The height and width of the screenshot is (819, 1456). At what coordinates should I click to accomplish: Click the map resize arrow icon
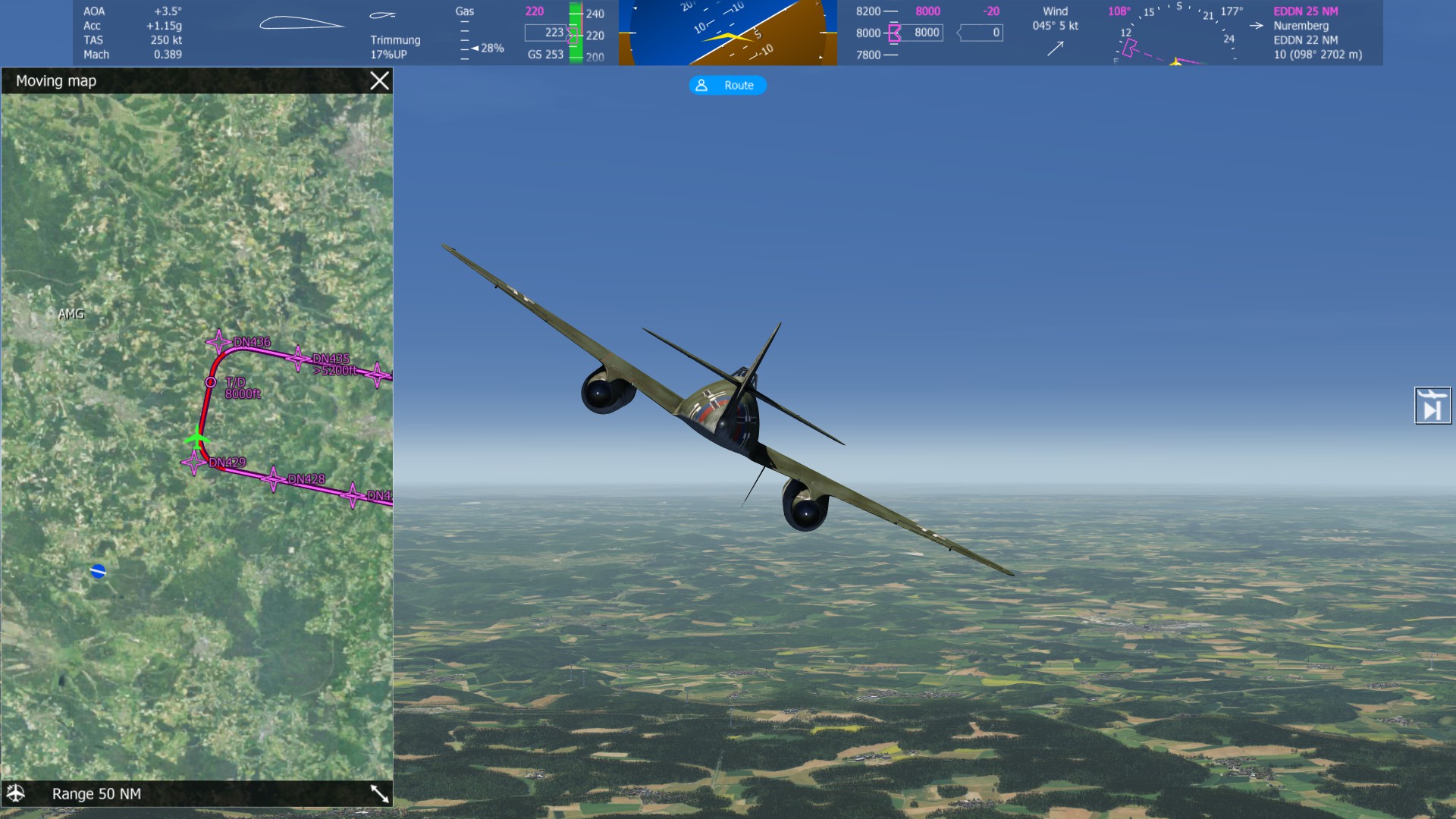(x=379, y=793)
